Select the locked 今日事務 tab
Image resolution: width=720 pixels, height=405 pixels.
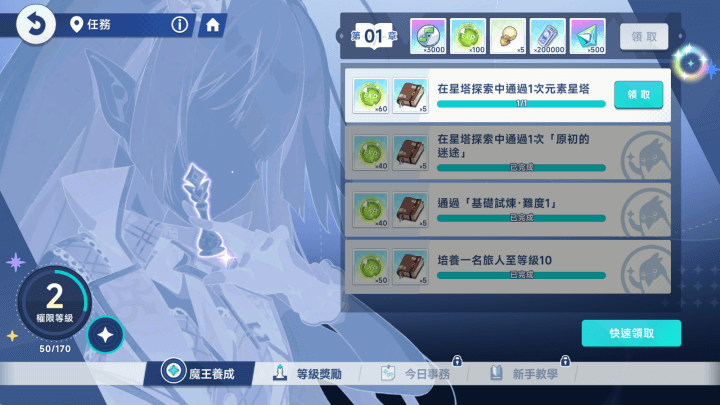(418, 373)
